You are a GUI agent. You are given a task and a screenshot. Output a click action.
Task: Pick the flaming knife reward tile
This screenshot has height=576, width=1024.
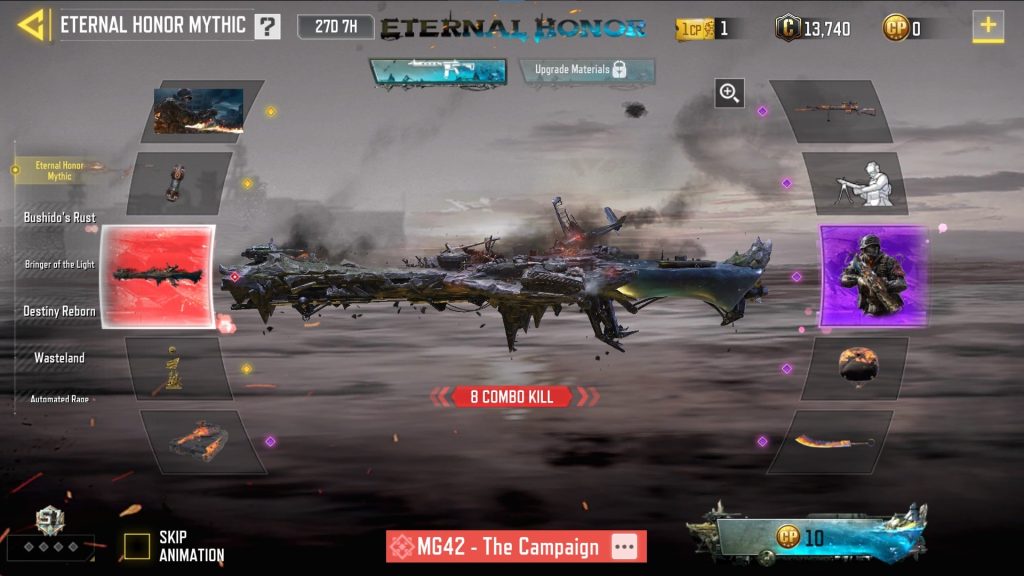tap(831, 441)
